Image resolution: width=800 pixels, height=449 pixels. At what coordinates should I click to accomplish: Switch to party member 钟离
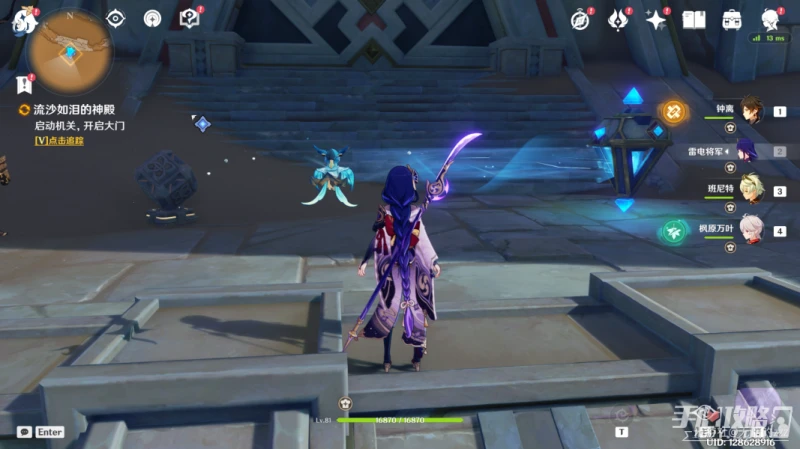752,111
